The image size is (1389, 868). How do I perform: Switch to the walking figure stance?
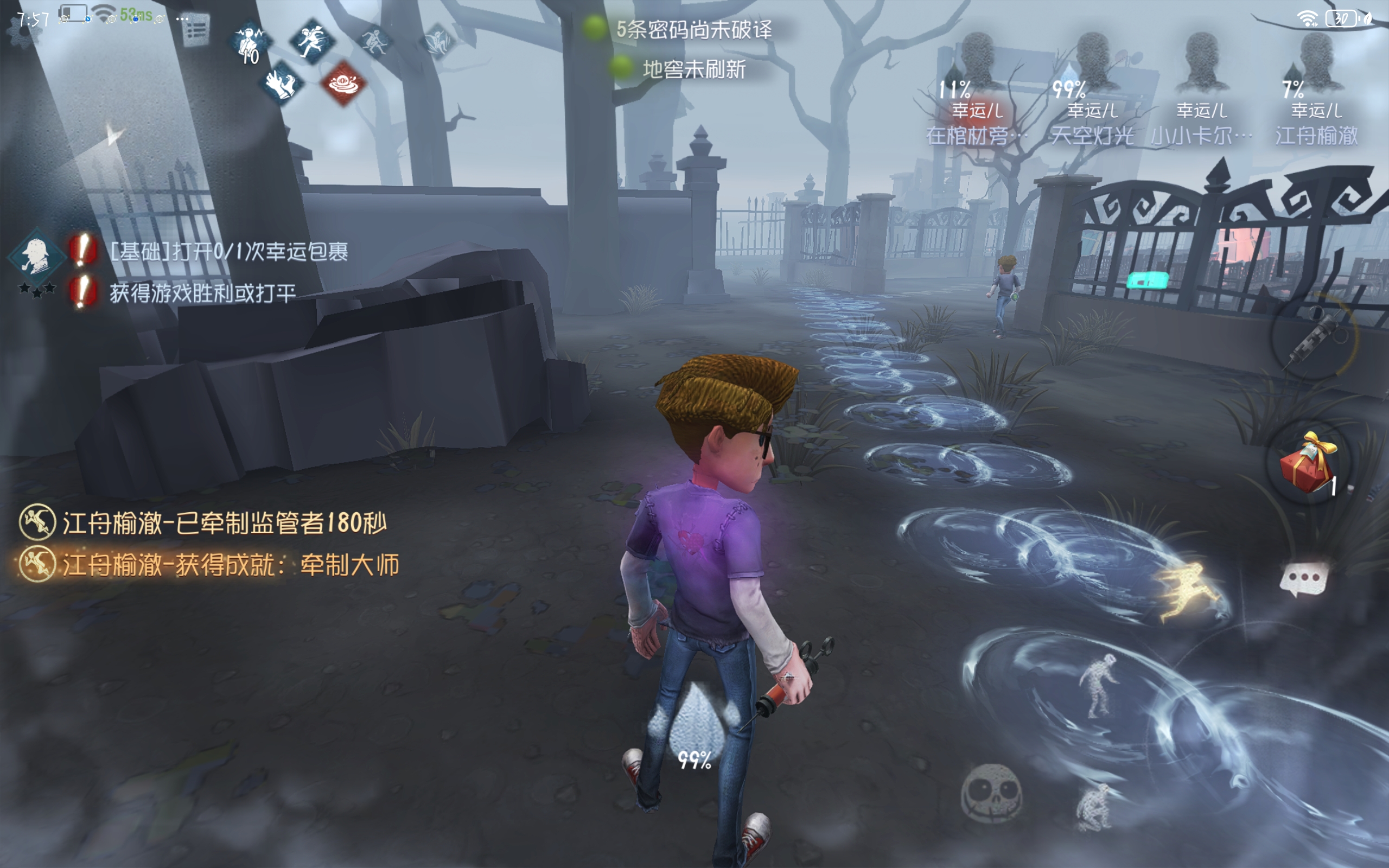1098,685
